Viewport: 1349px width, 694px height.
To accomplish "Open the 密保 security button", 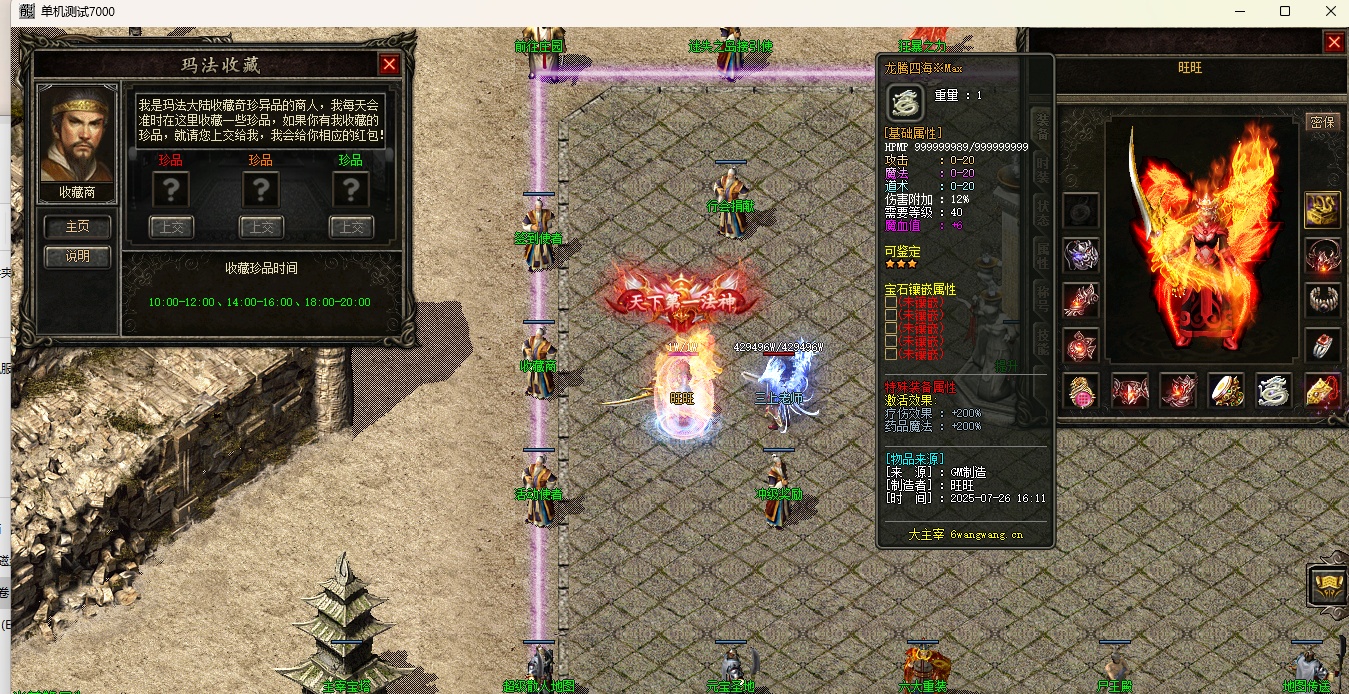I will (1322, 122).
